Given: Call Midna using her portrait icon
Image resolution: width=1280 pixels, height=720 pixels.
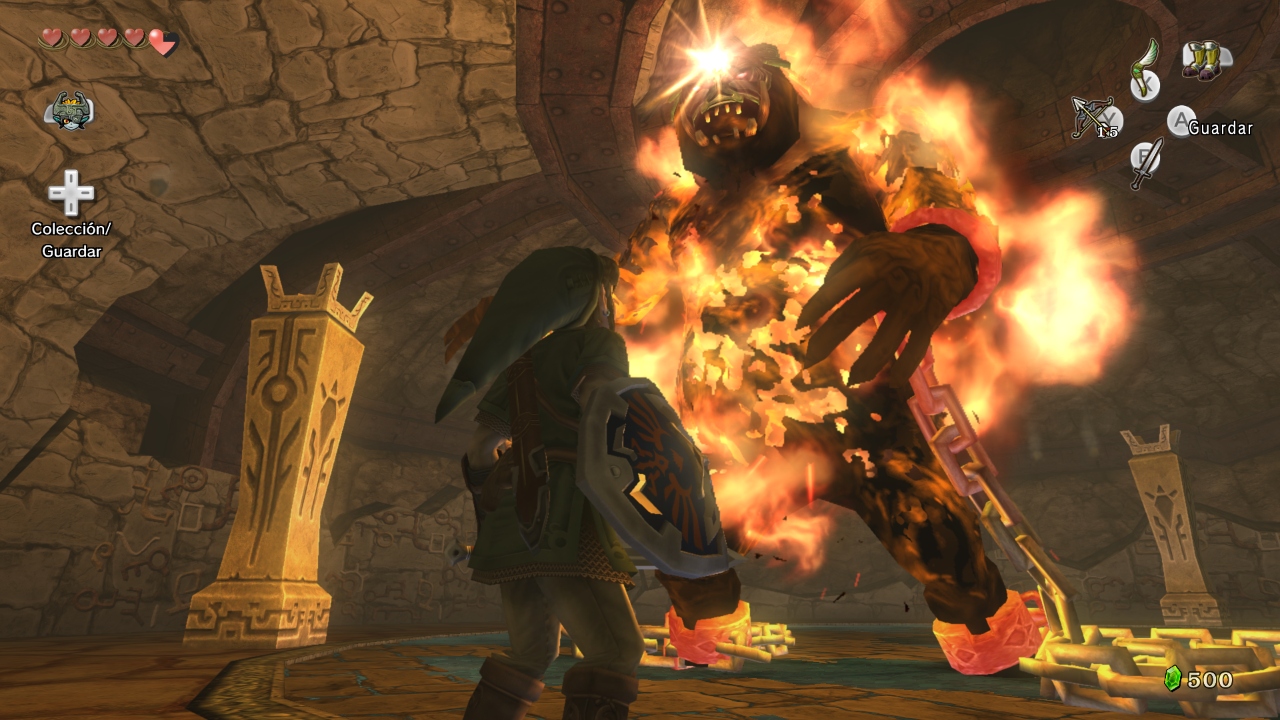Looking at the screenshot, I should coord(69,109).
